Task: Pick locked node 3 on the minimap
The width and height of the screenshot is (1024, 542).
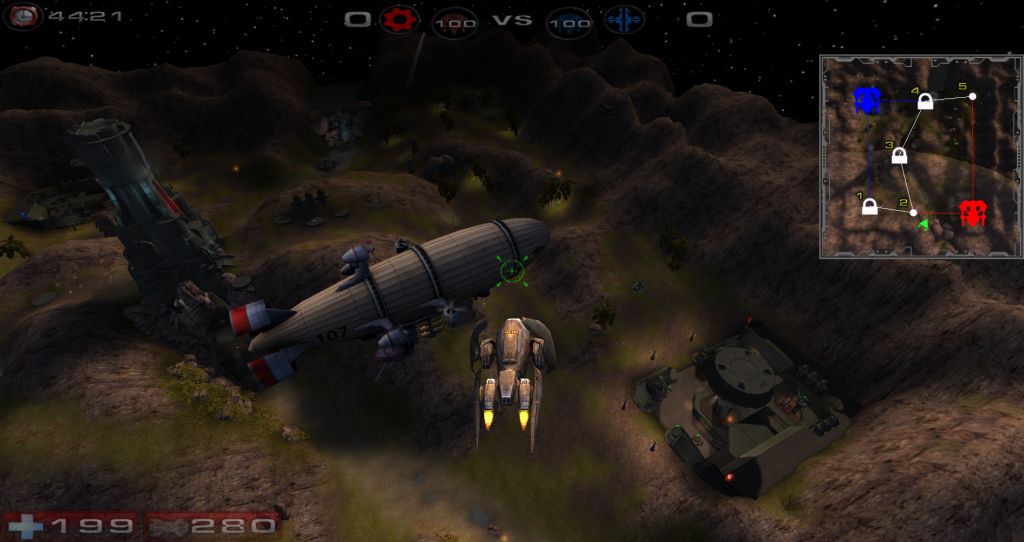Action: click(899, 156)
